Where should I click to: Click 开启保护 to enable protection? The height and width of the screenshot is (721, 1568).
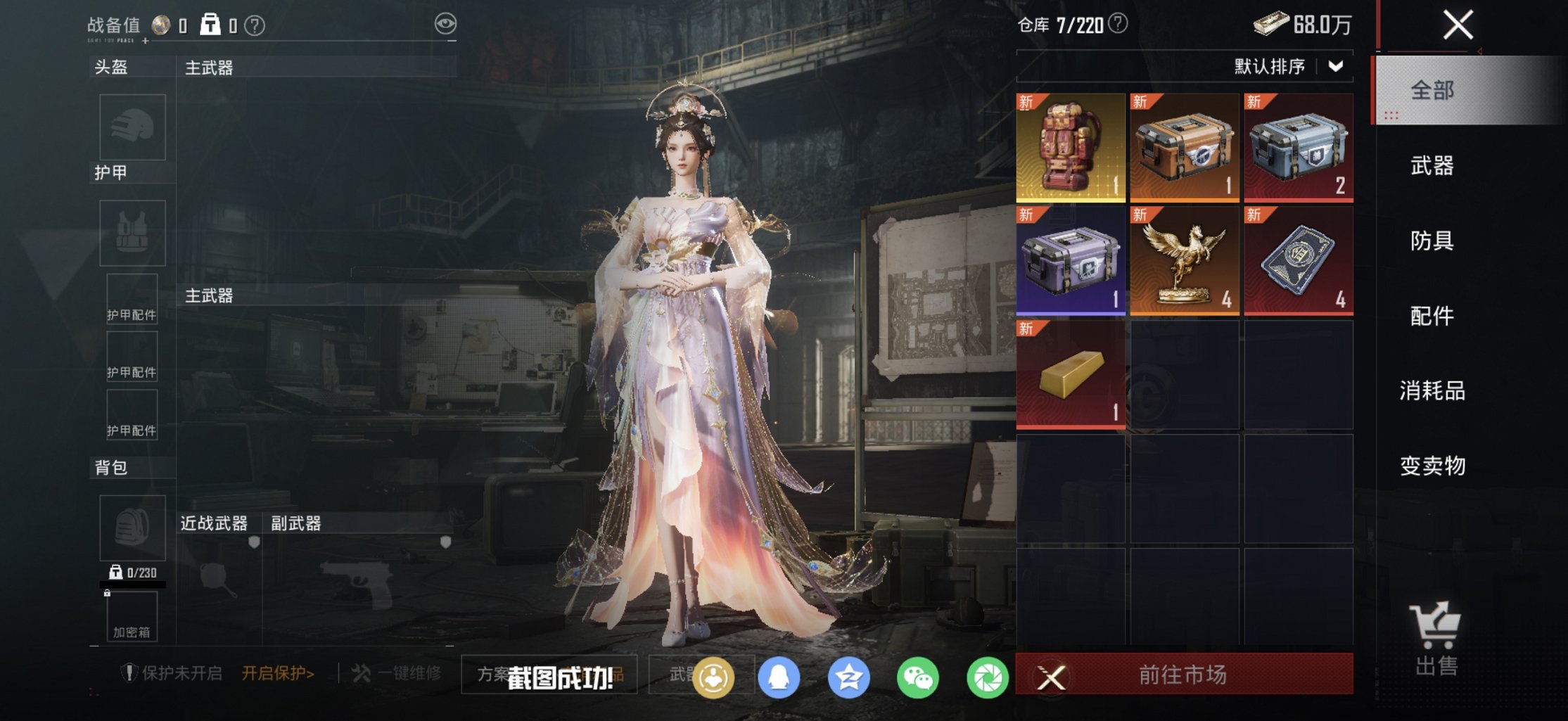pos(278,674)
